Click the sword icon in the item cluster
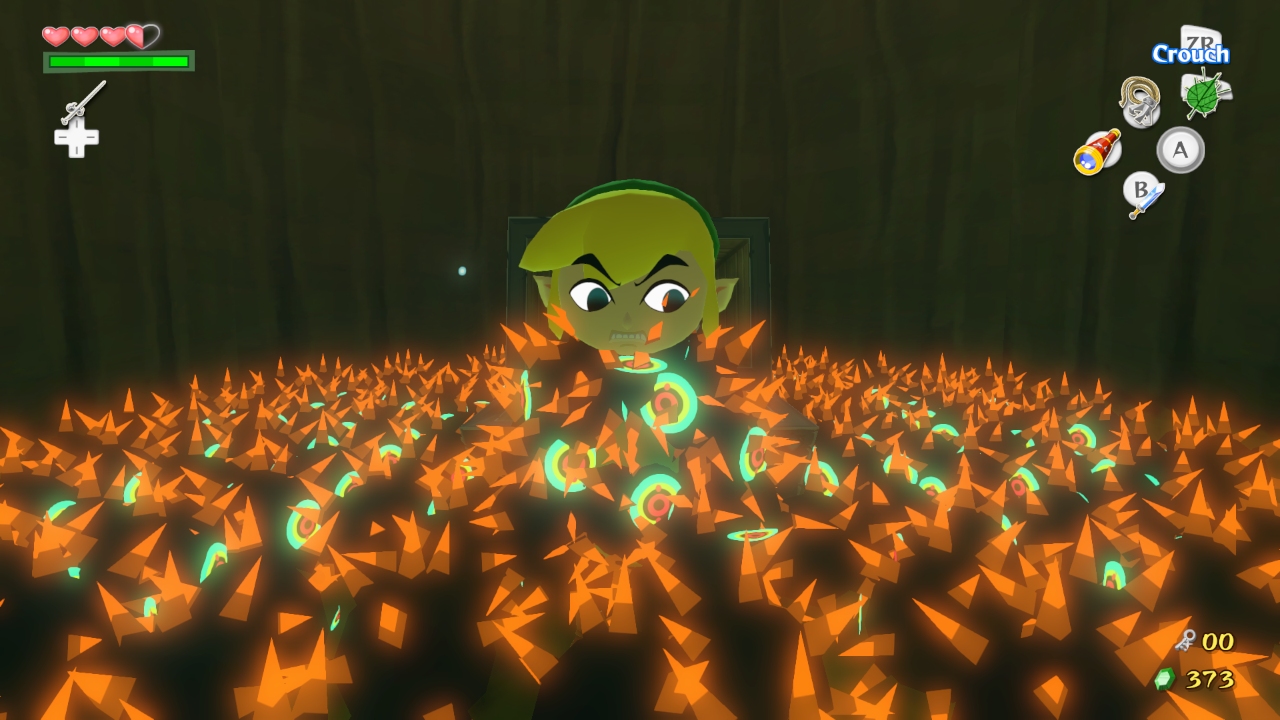The width and height of the screenshot is (1280, 720). pos(1142,201)
